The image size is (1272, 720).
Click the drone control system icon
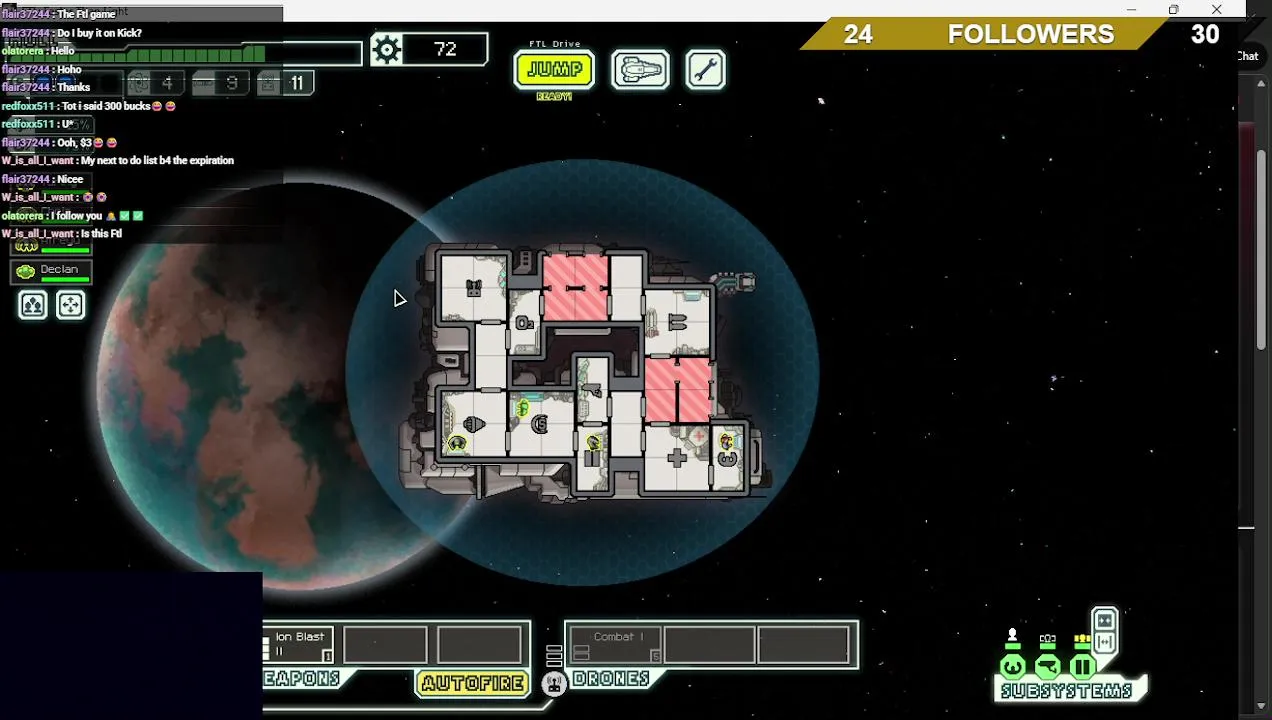pos(554,683)
